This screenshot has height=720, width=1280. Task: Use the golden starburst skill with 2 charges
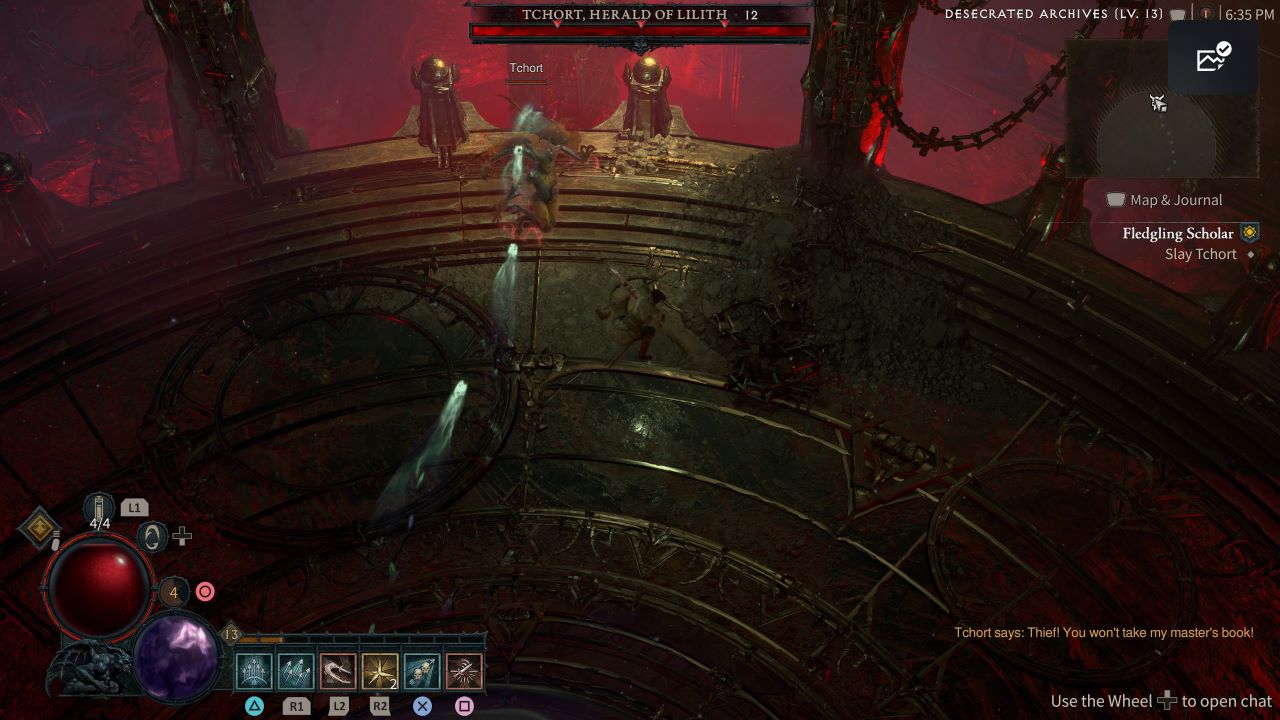380,672
